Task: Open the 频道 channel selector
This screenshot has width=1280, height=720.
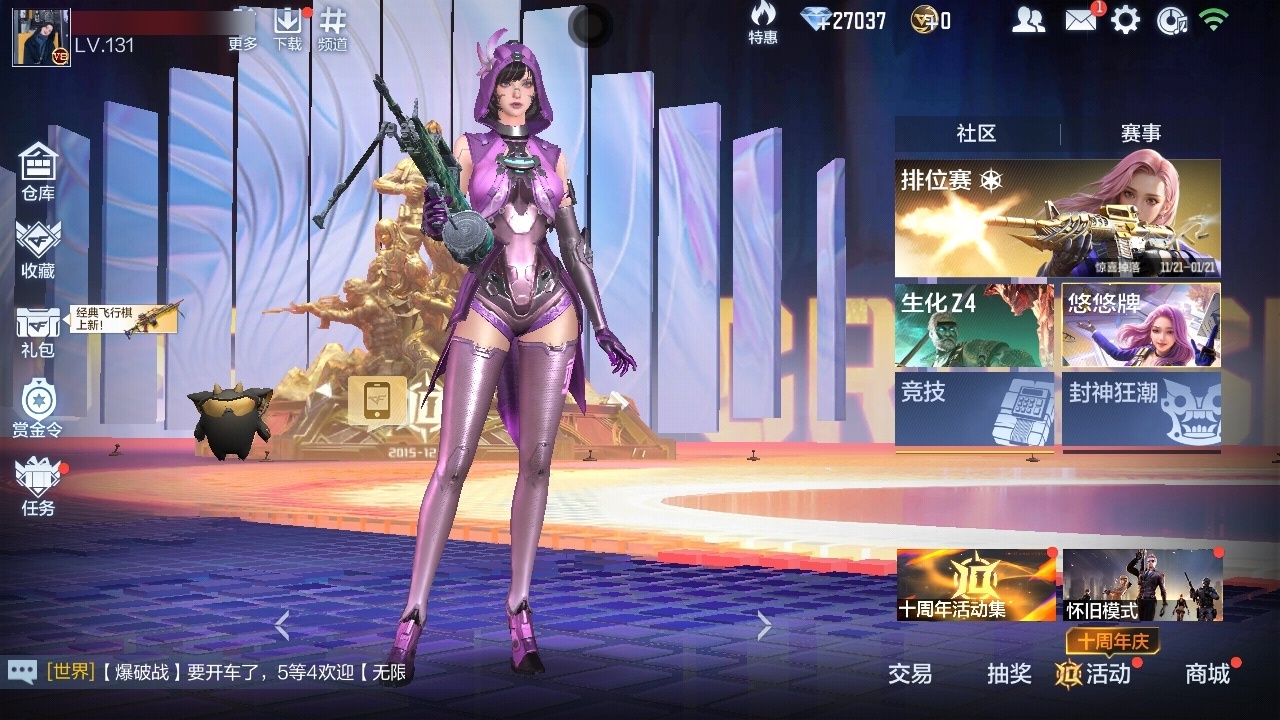Action: pos(333,27)
